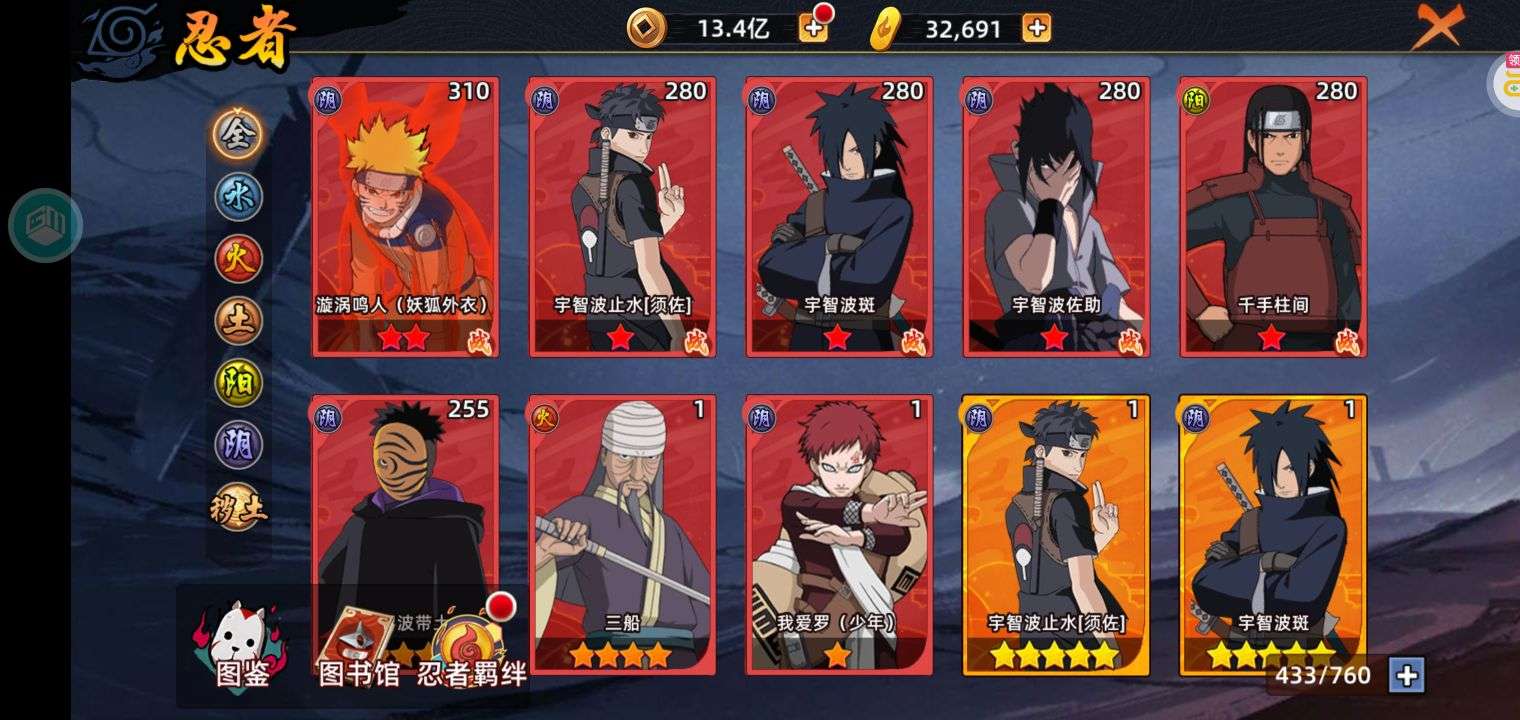Image resolution: width=1520 pixels, height=720 pixels.
Task: Expand ninja capacity with the 433/760 plus
Action: click(x=1406, y=676)
